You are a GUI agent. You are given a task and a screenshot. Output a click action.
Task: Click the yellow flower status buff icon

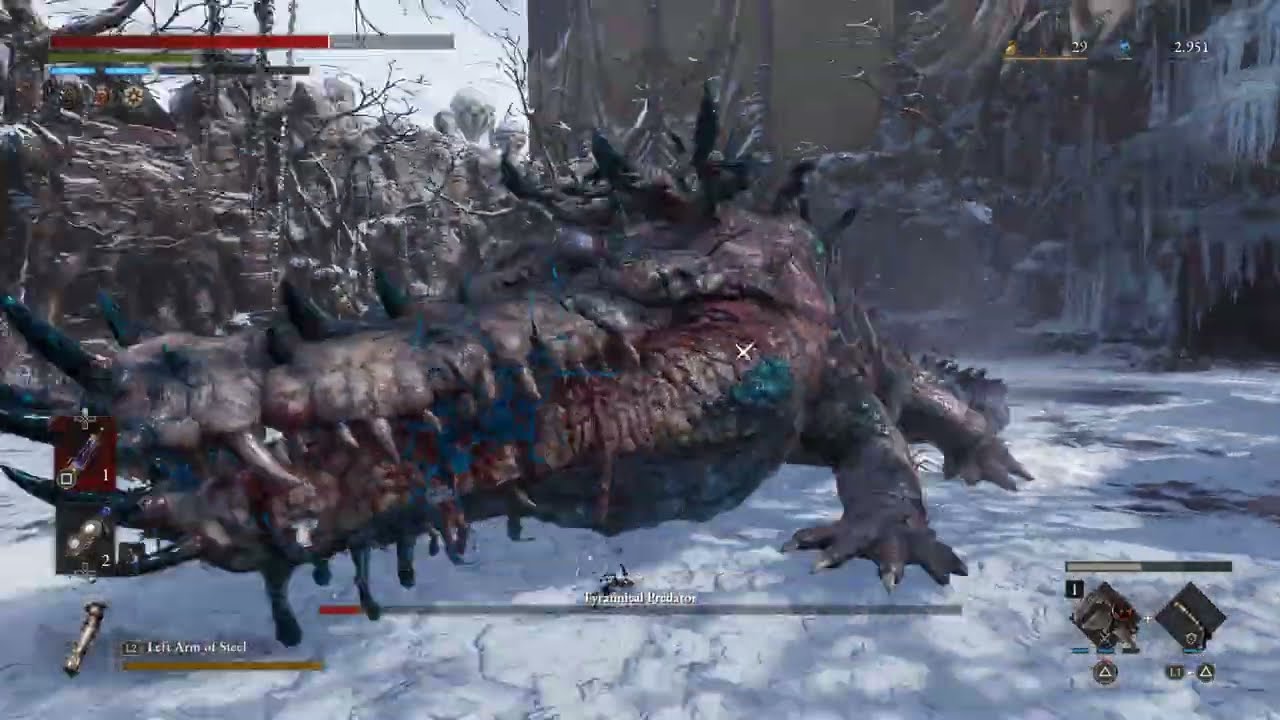click(x=133, y=97)
